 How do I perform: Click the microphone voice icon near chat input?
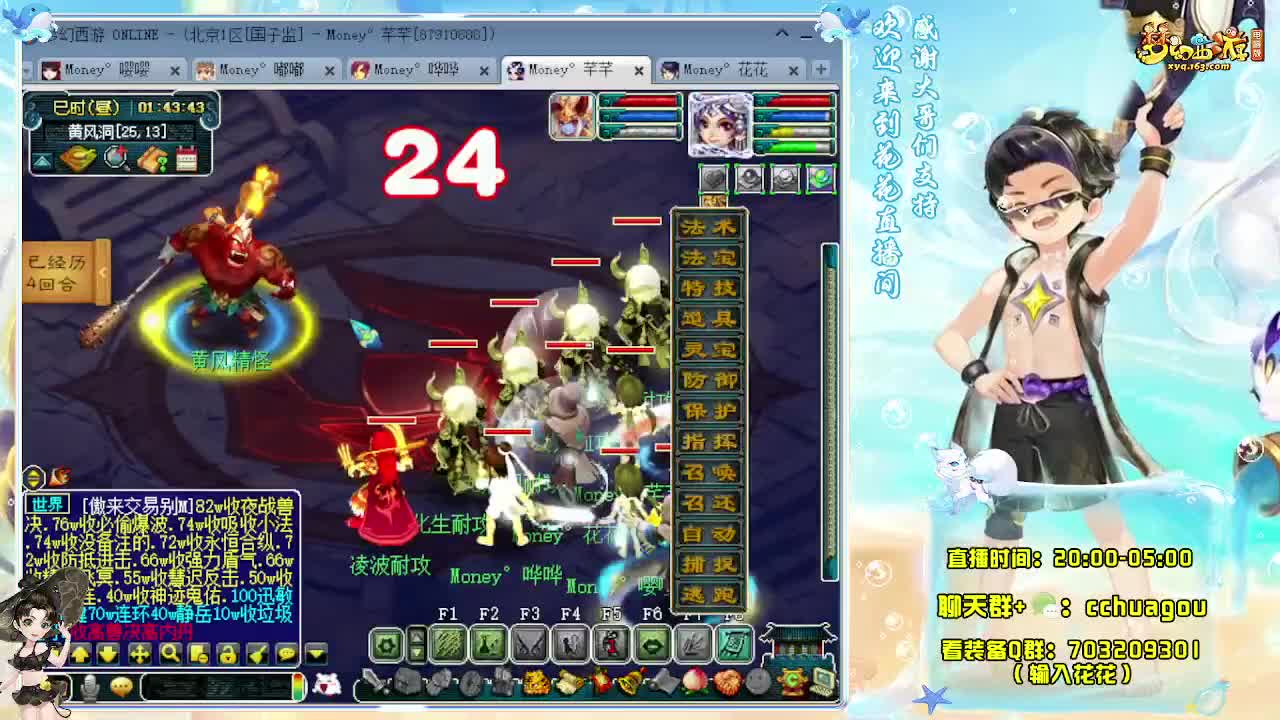[x=90, y=686]
